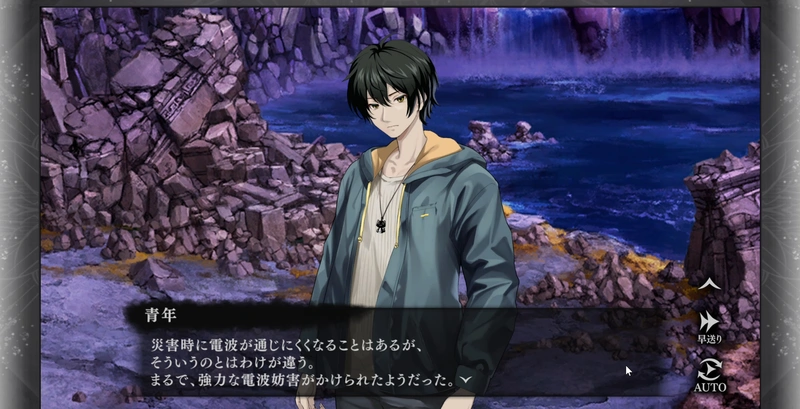Expand the menu with the upward chevron
Screen dimensions: 800x409
(708, 285)
